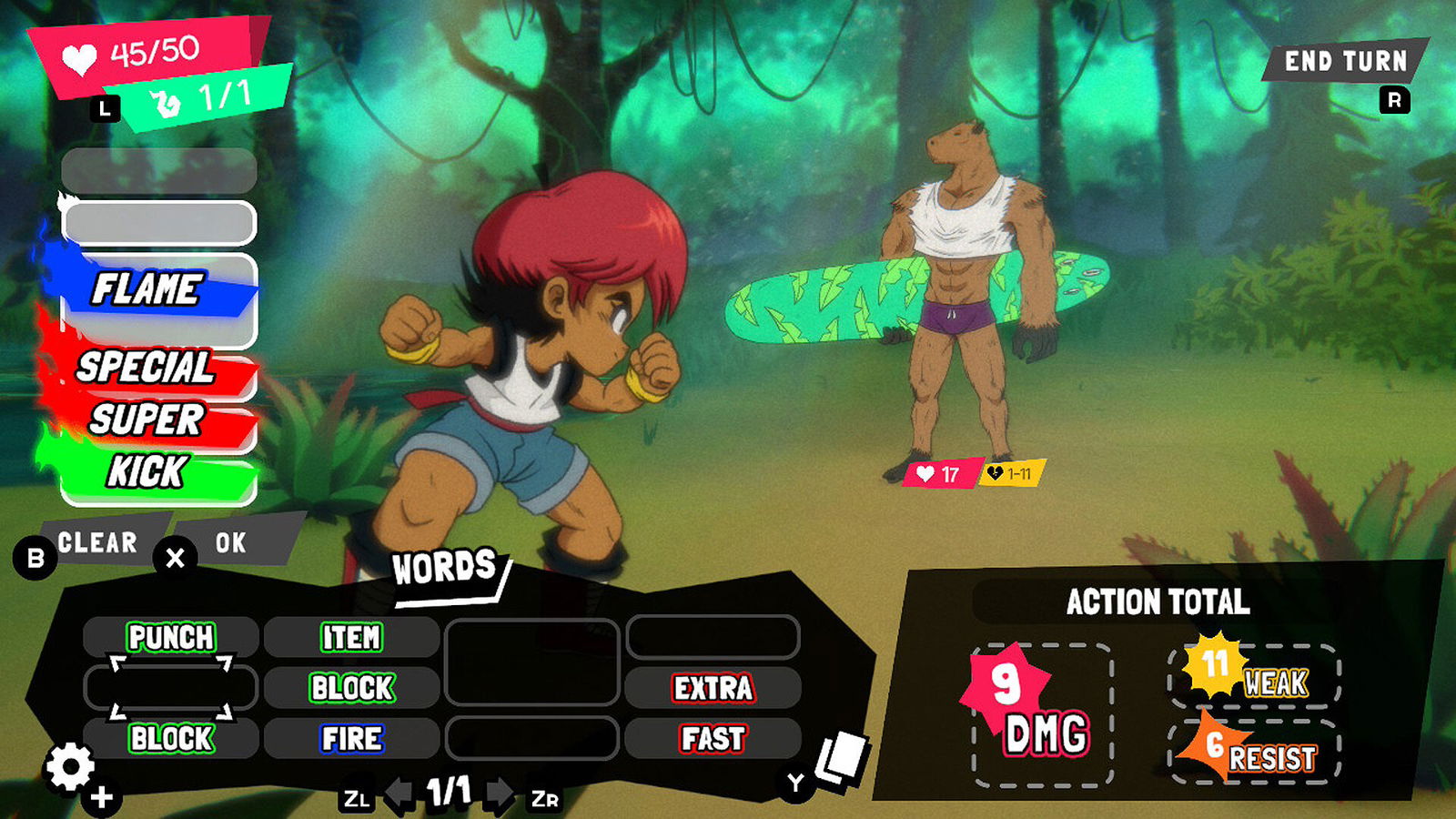Pick the FIRE word tile
The height and width of the screenshot is (819, 1456).
click(x=351, y=738)
